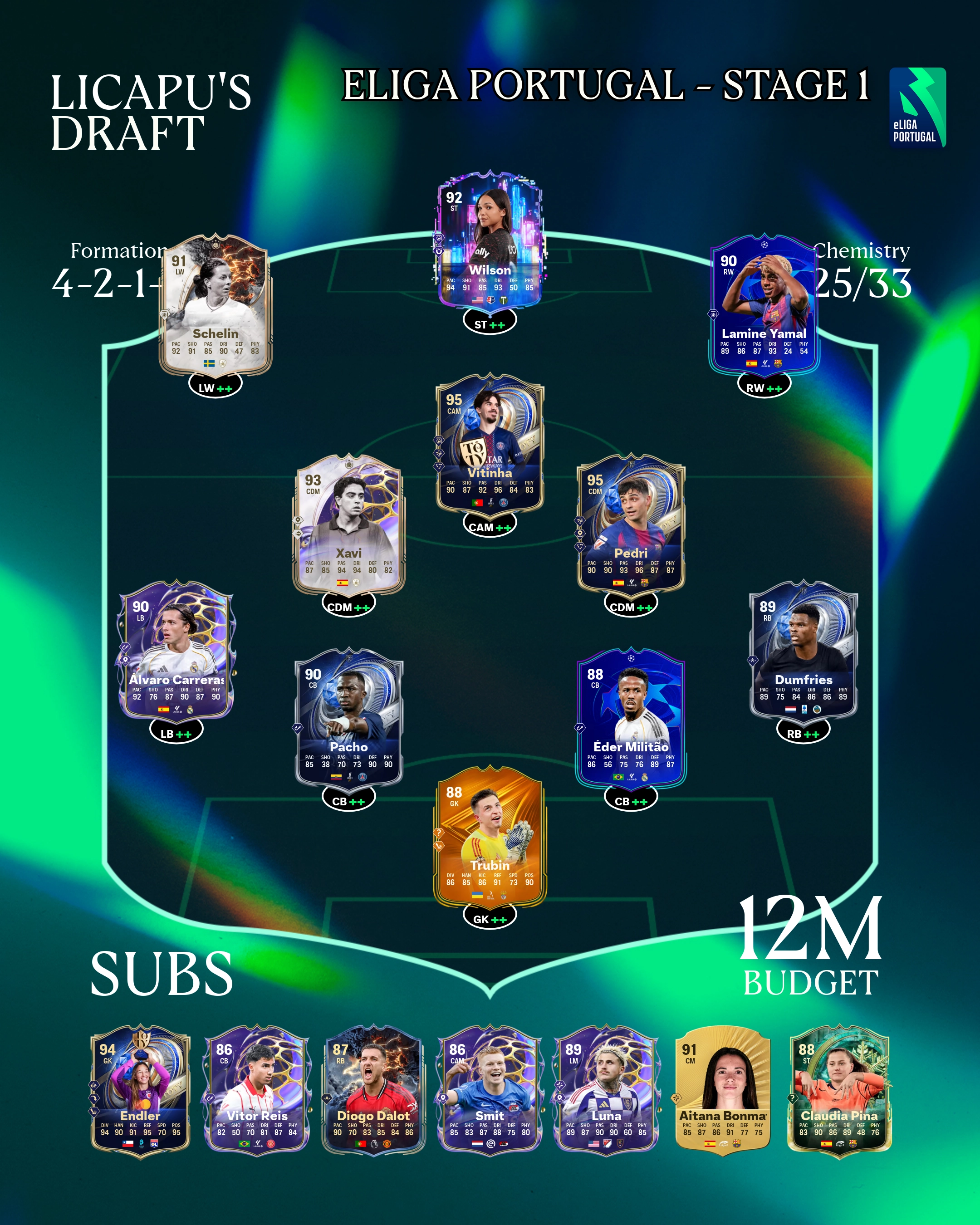980x1225 pixels.
Task: Click the Xavi CDM card
Action: pos(348,524)
